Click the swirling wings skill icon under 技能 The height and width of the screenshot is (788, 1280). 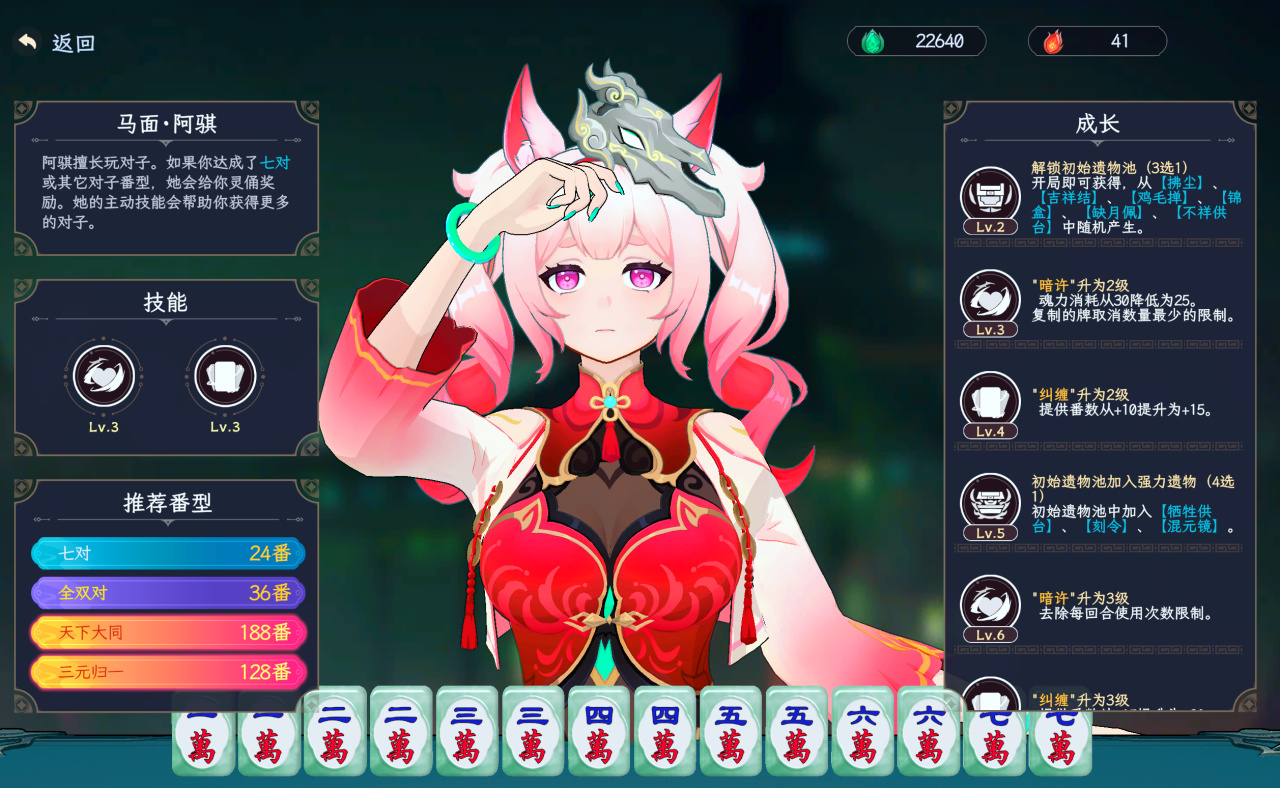(104, 376)
